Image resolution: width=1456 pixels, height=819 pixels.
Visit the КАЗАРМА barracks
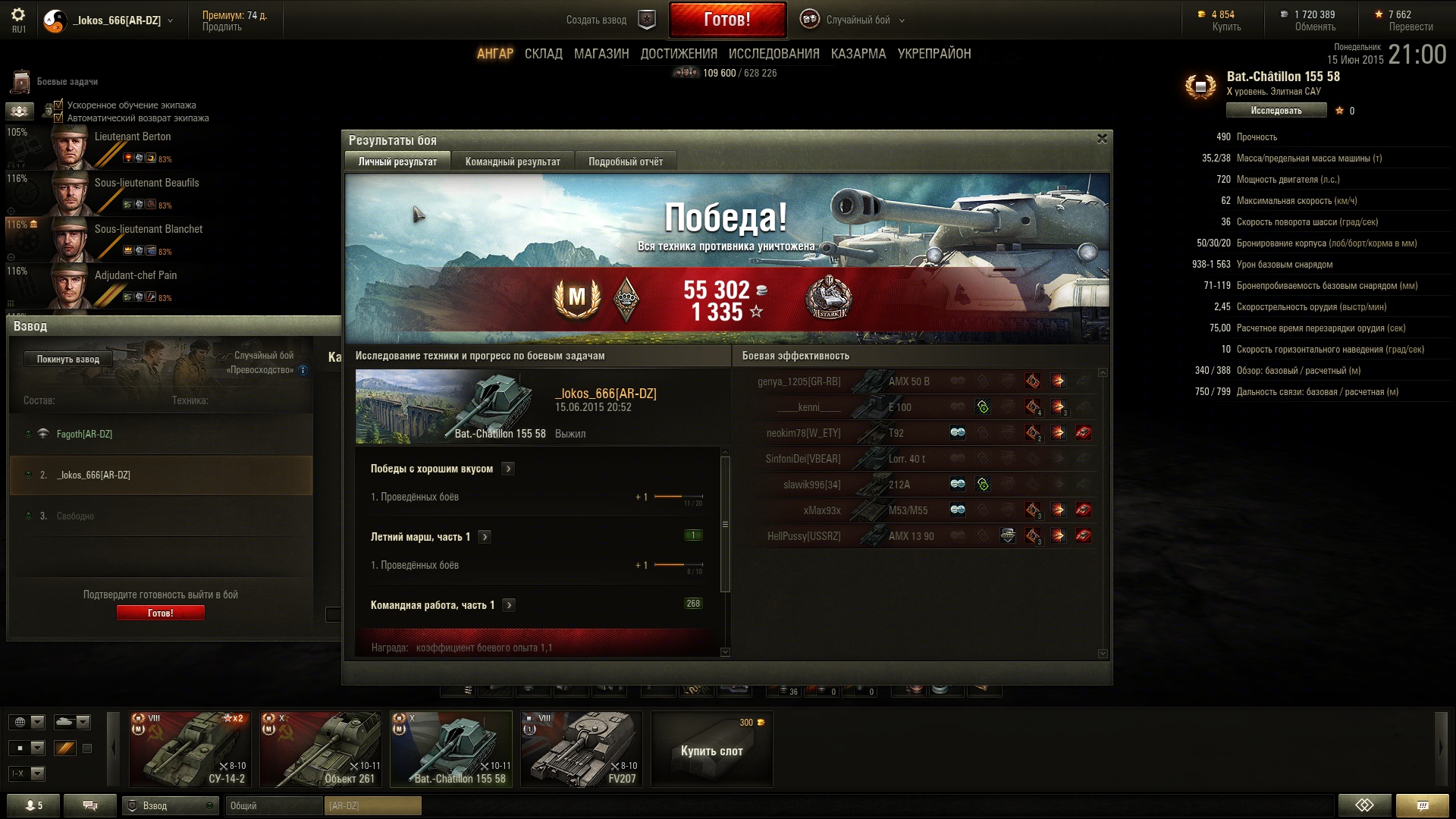pyautogui.click(x=858, y=54)
